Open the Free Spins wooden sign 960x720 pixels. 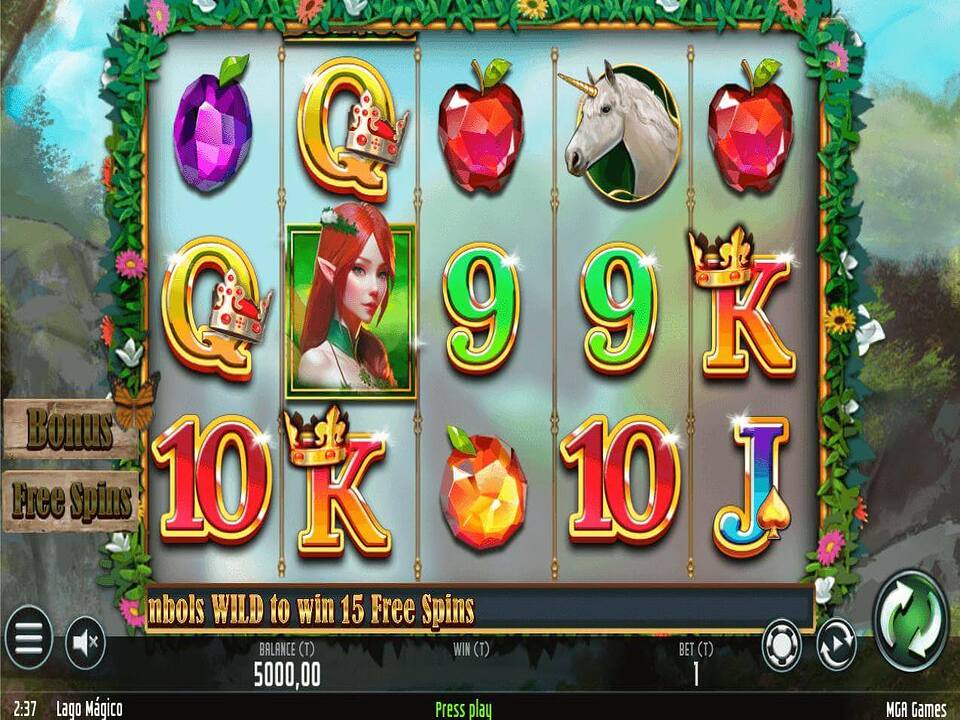pyautogui.click(x=70, y=500)
